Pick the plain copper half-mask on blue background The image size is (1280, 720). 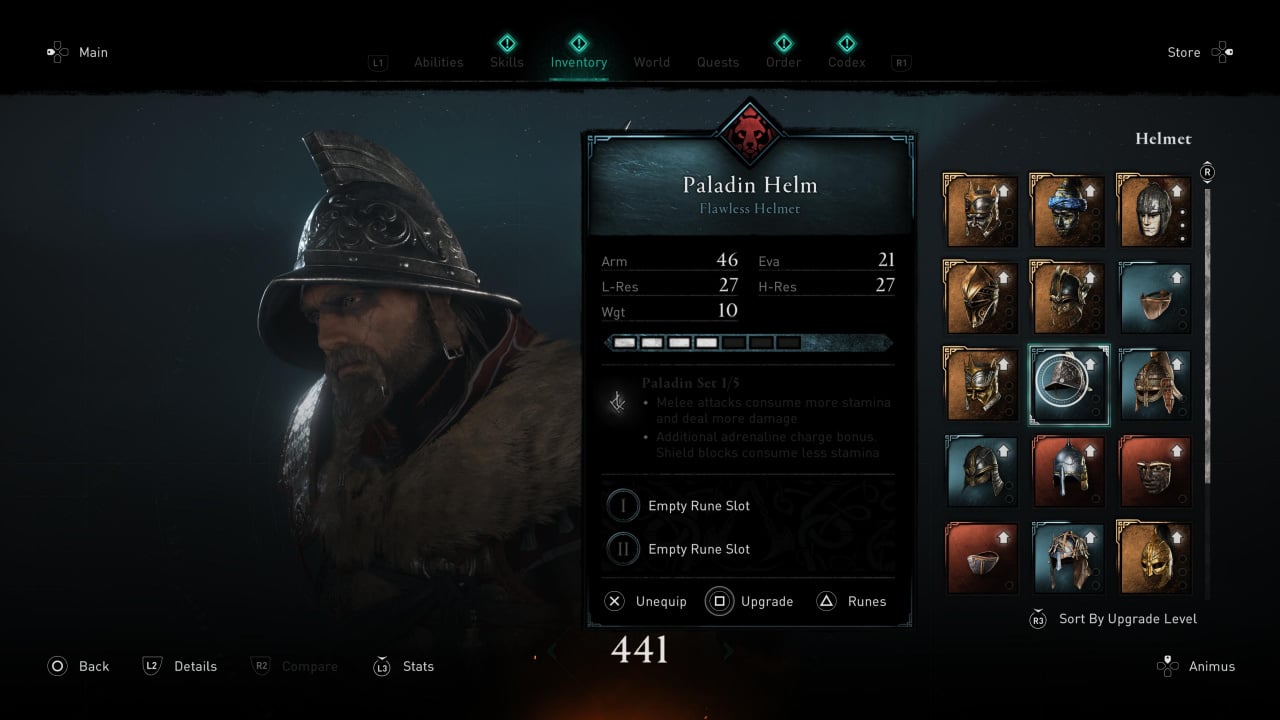tap(1154, 298)
